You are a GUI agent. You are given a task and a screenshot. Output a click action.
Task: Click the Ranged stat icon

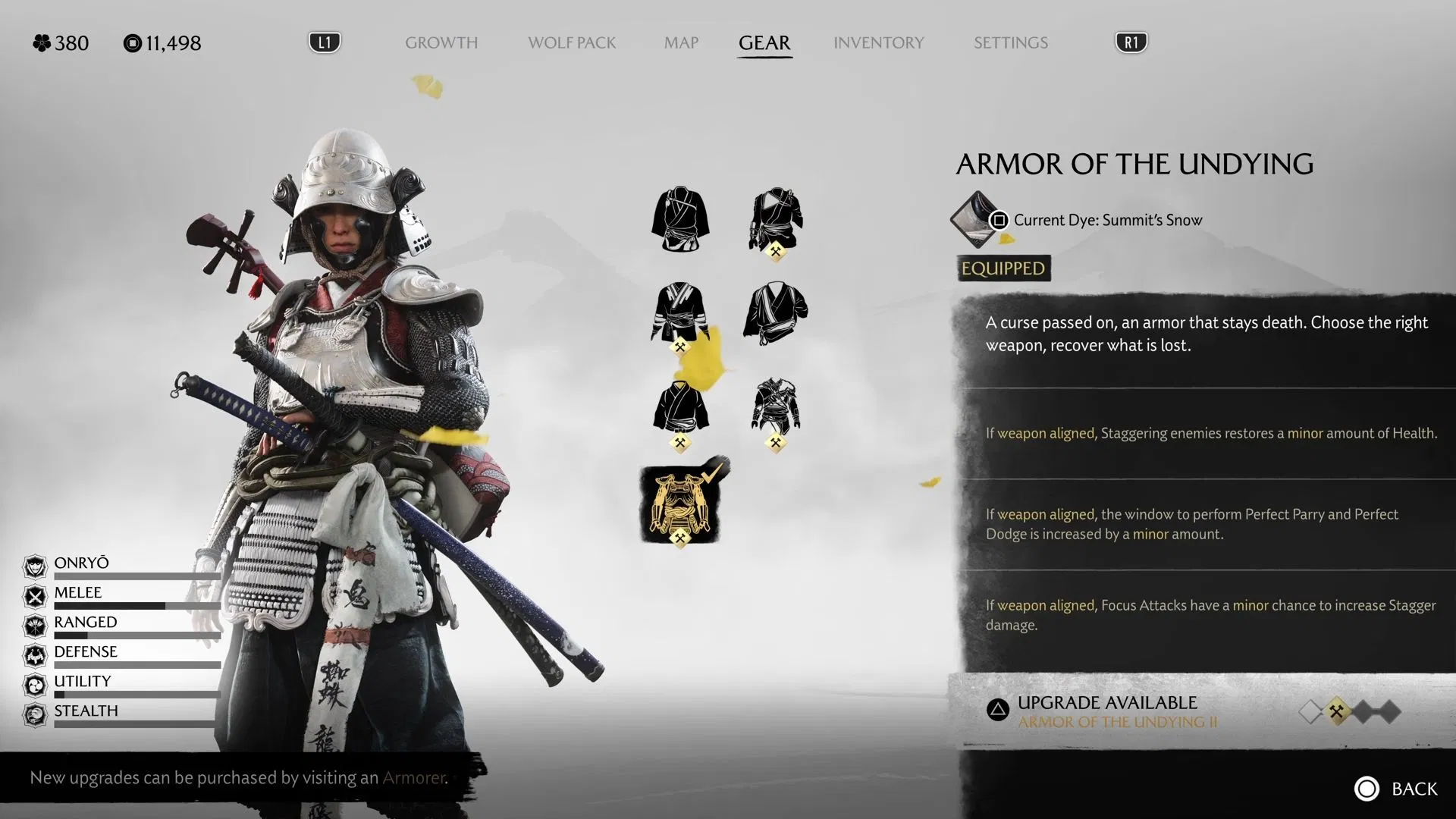coord(35,623)
